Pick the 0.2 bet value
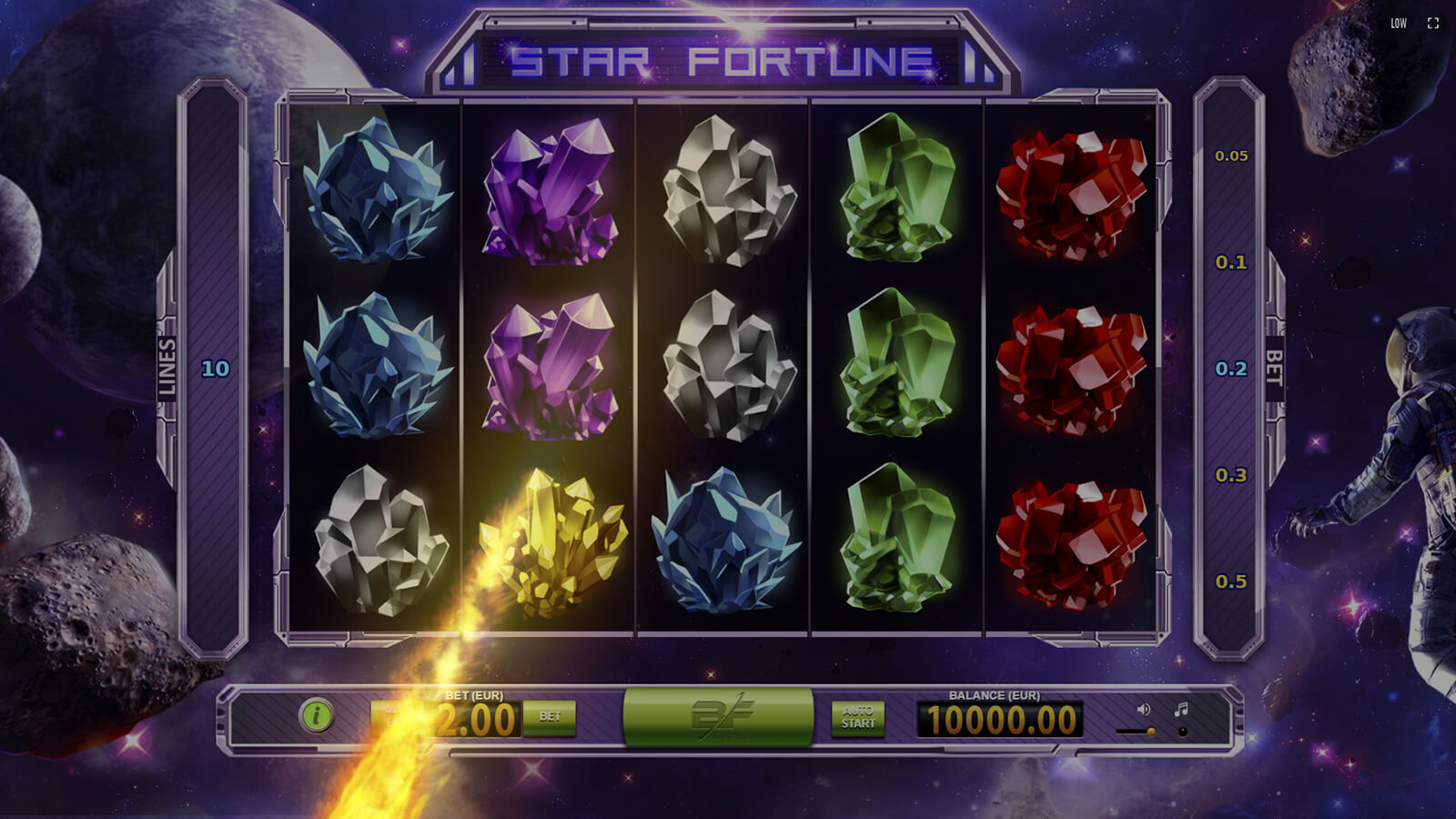 pyautogui.click(x=1231, y=369)
